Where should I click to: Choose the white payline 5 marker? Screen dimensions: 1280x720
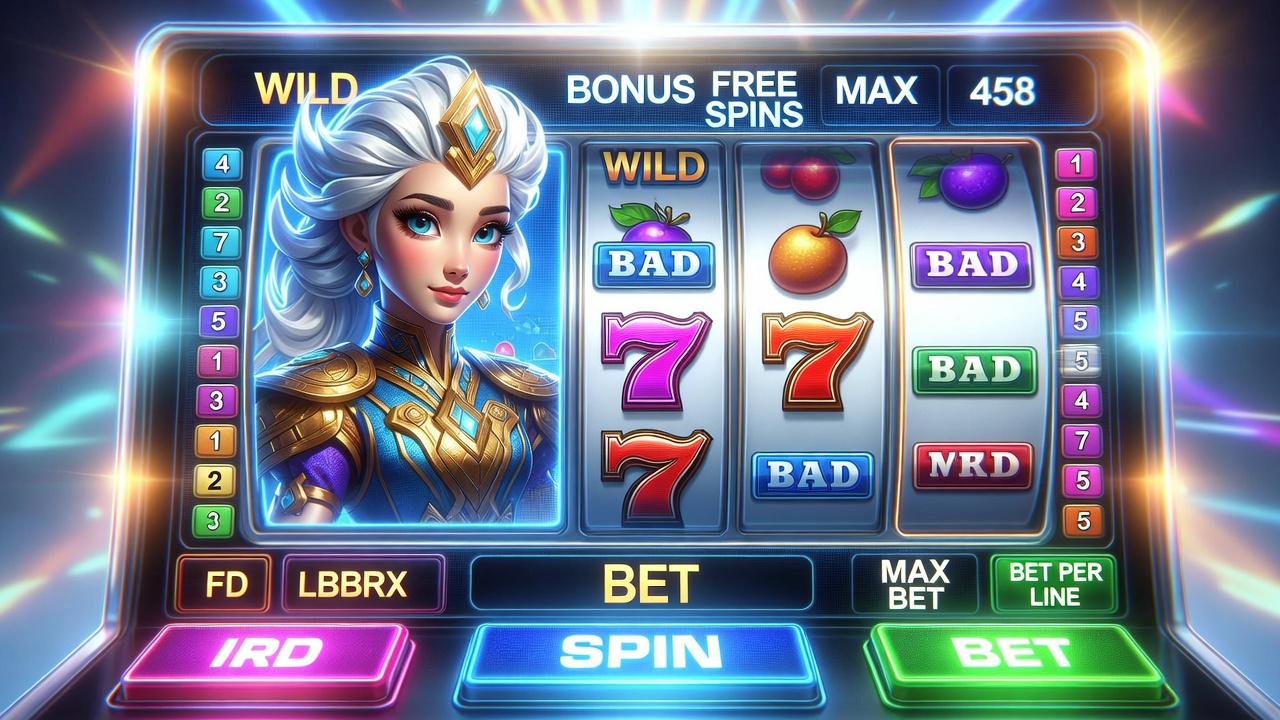coord(1080,360)
